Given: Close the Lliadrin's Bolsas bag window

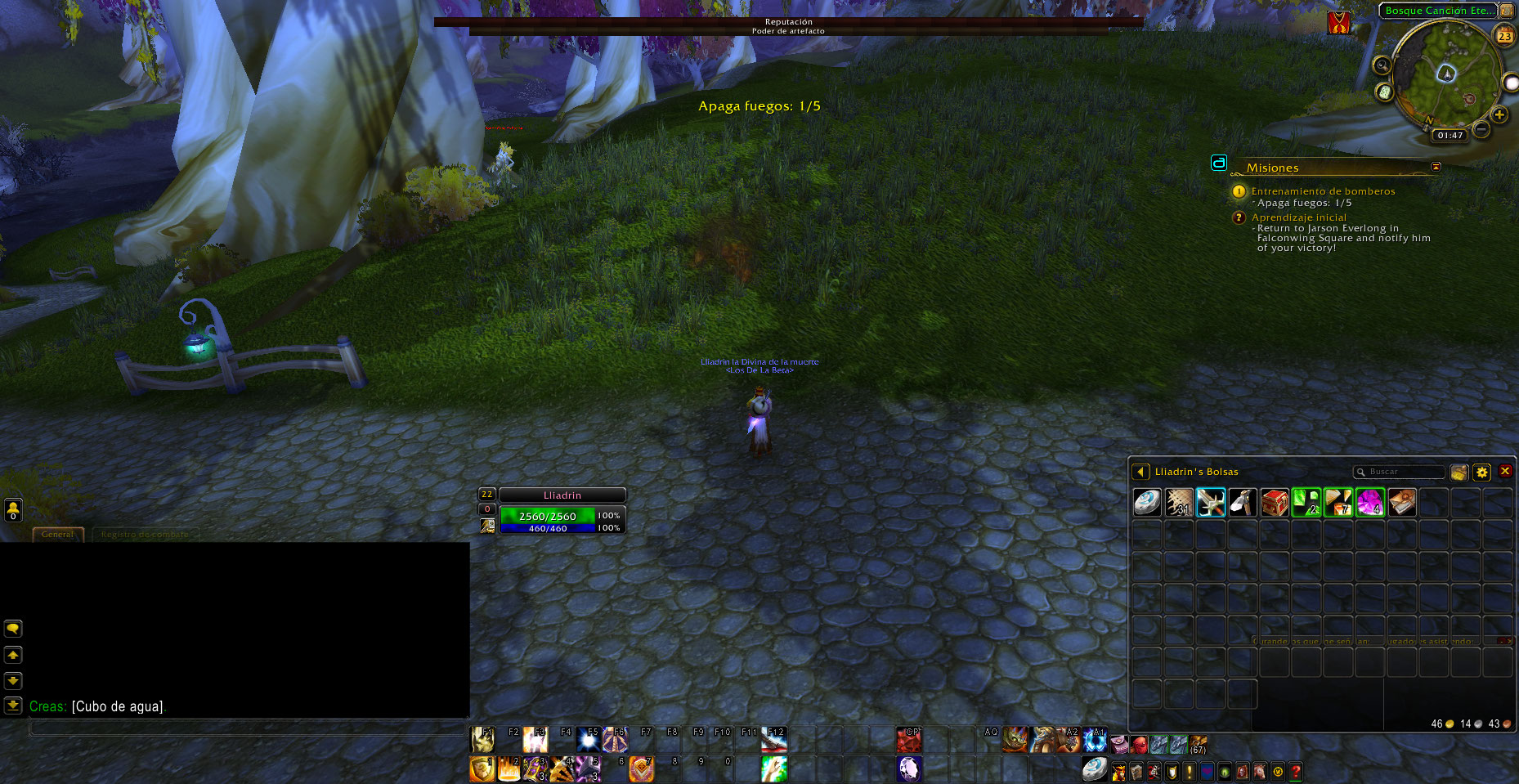Looking at the screenshot, I should (1504, 472).
